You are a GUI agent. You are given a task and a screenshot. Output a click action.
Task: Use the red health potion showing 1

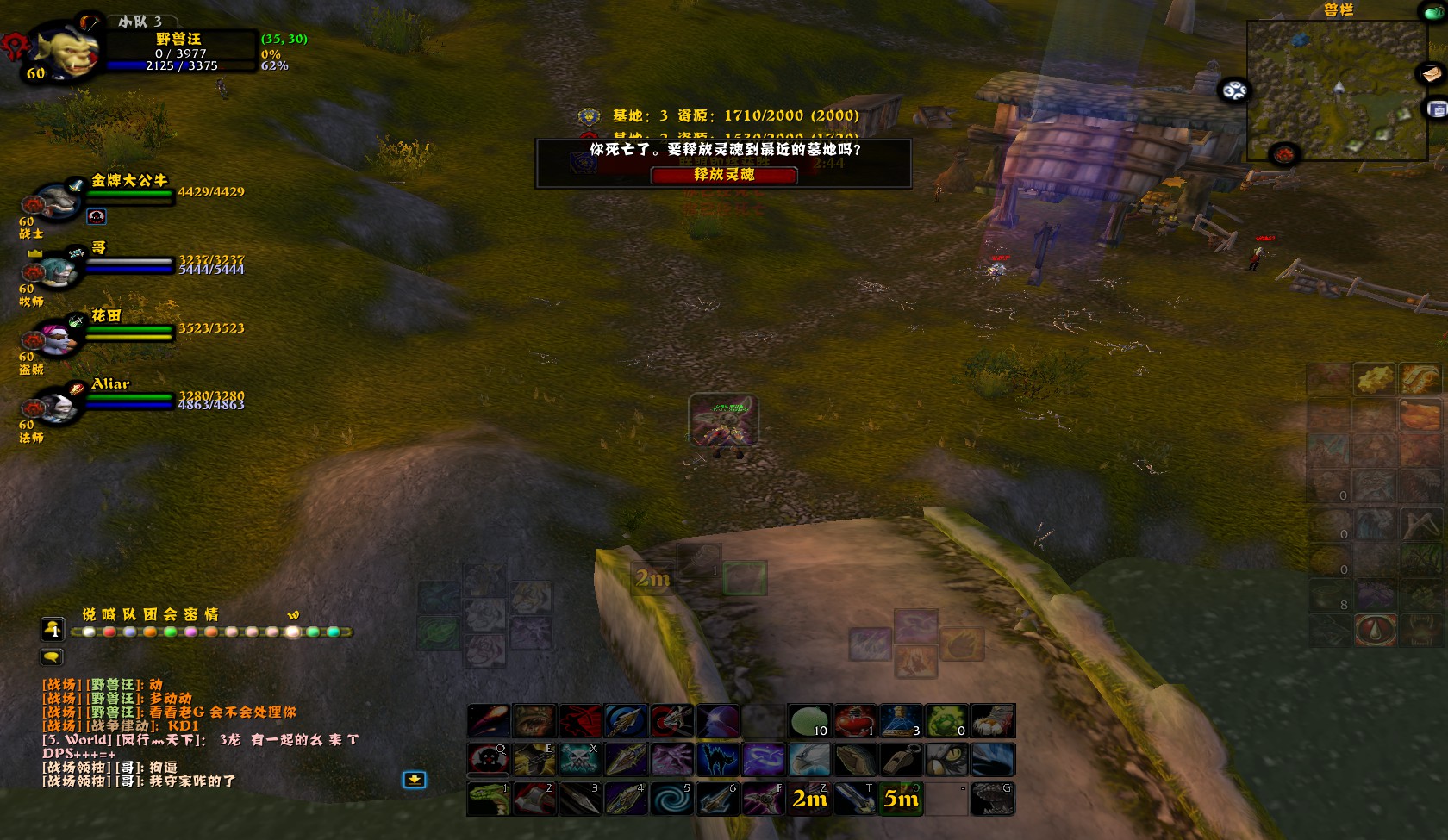click(854, 721)
